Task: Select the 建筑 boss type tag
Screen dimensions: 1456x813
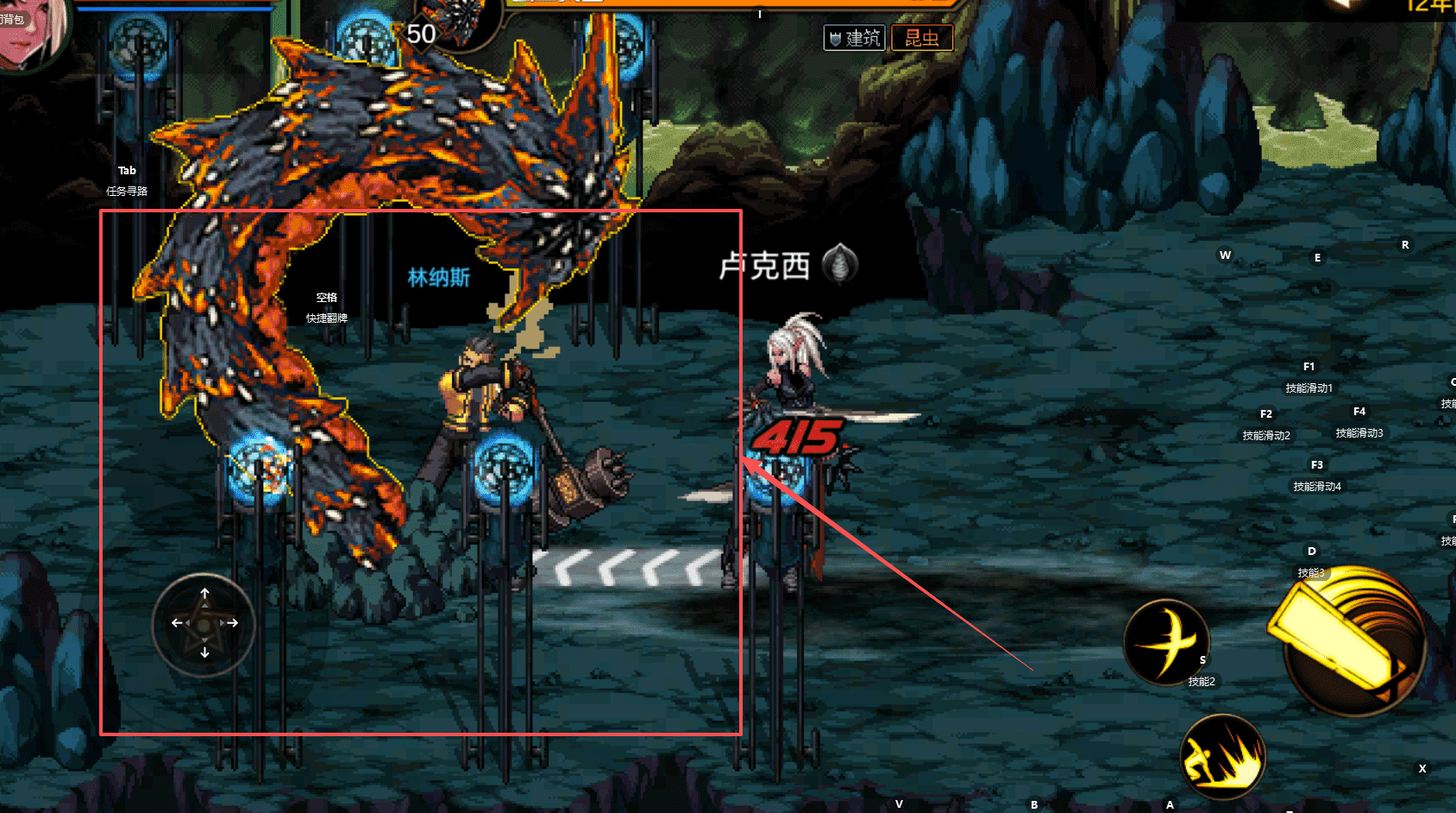Action: (x=854, y=38)
